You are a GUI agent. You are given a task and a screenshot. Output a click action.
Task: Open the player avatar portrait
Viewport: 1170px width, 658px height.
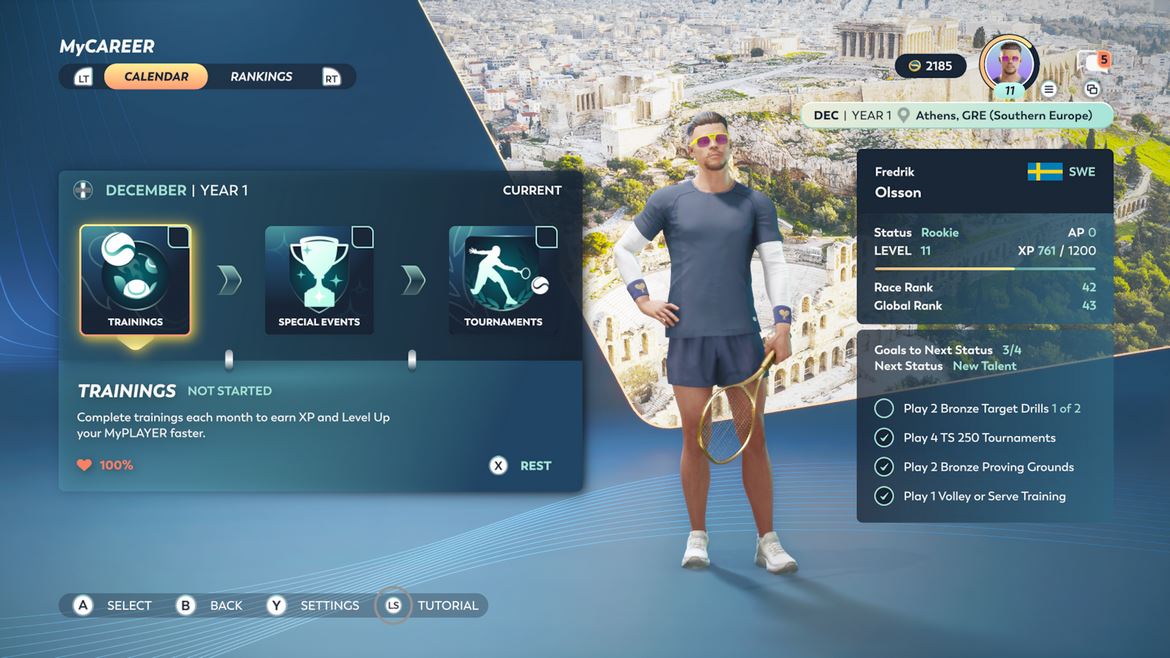point(1009,64)
